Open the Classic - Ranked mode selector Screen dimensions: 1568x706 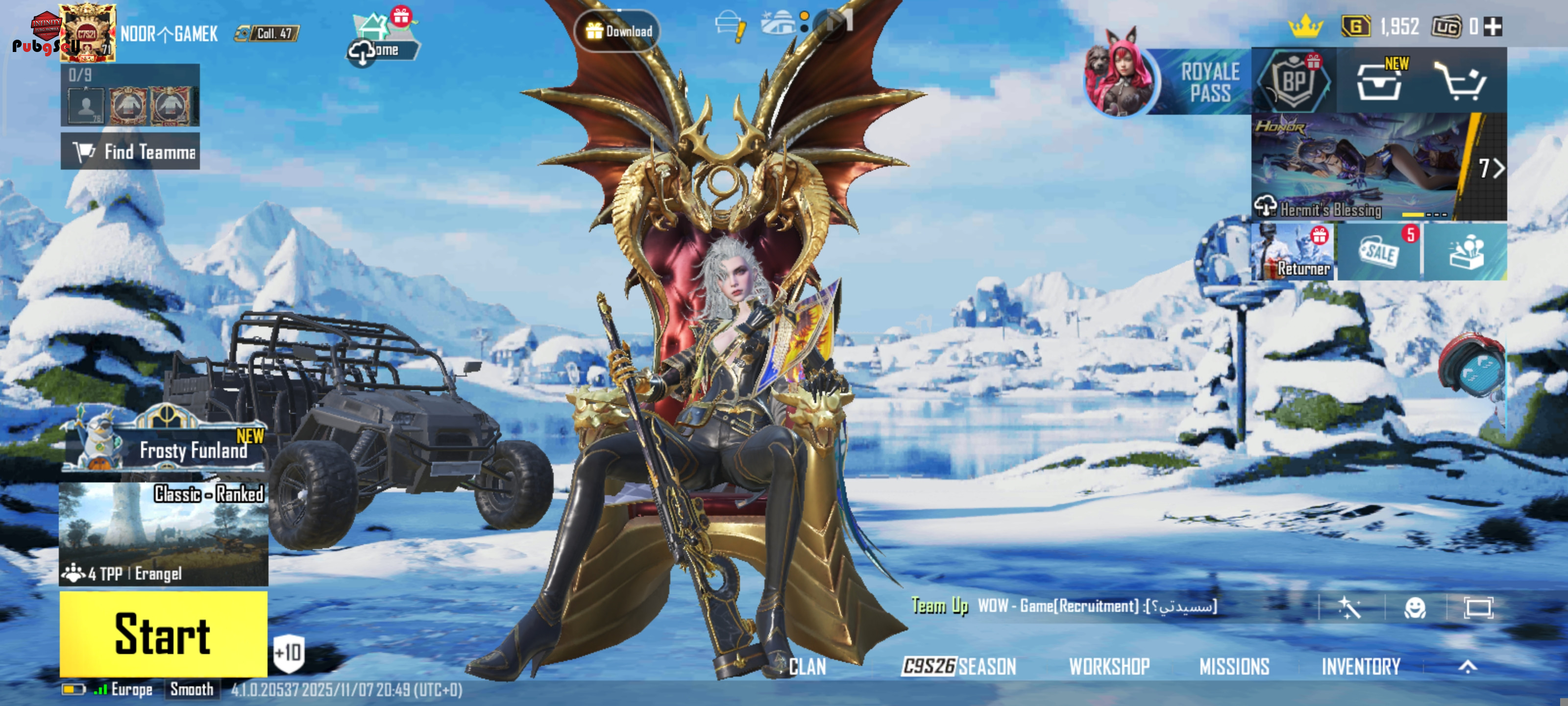(x=163, y=533)
